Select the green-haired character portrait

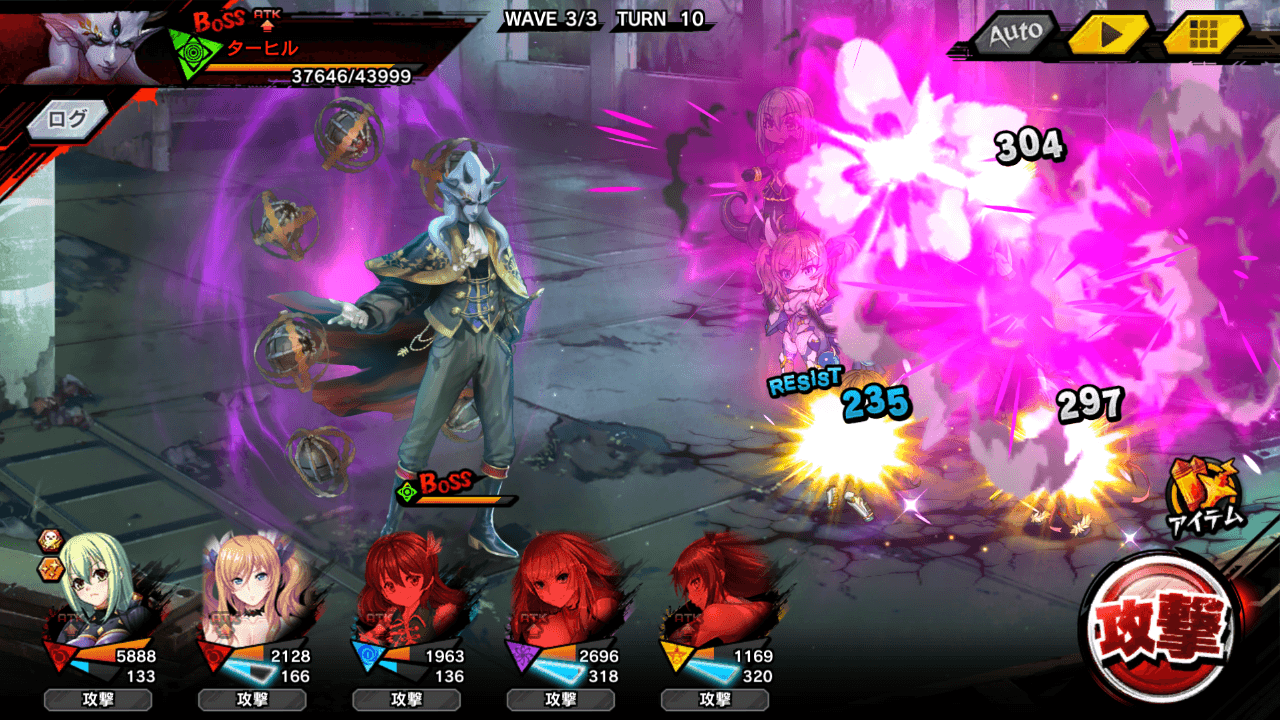[98, 588]
